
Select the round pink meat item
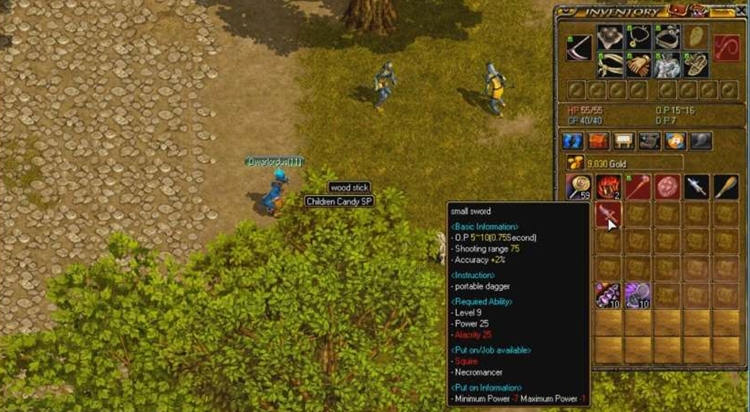[667, 186]
